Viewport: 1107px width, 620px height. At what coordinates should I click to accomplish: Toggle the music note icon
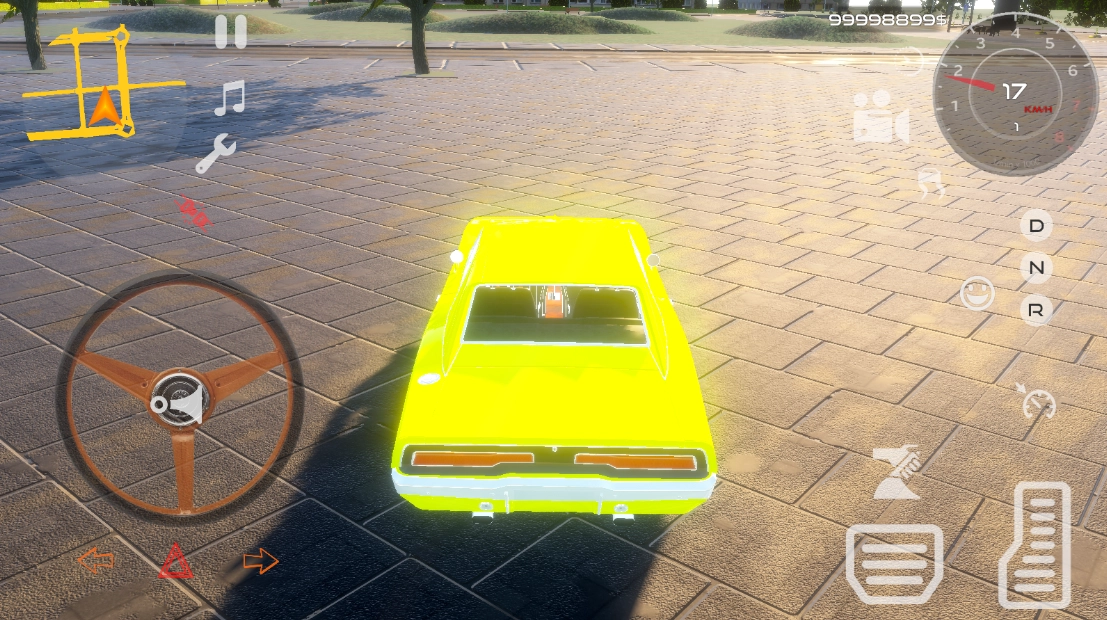[230, 98]
